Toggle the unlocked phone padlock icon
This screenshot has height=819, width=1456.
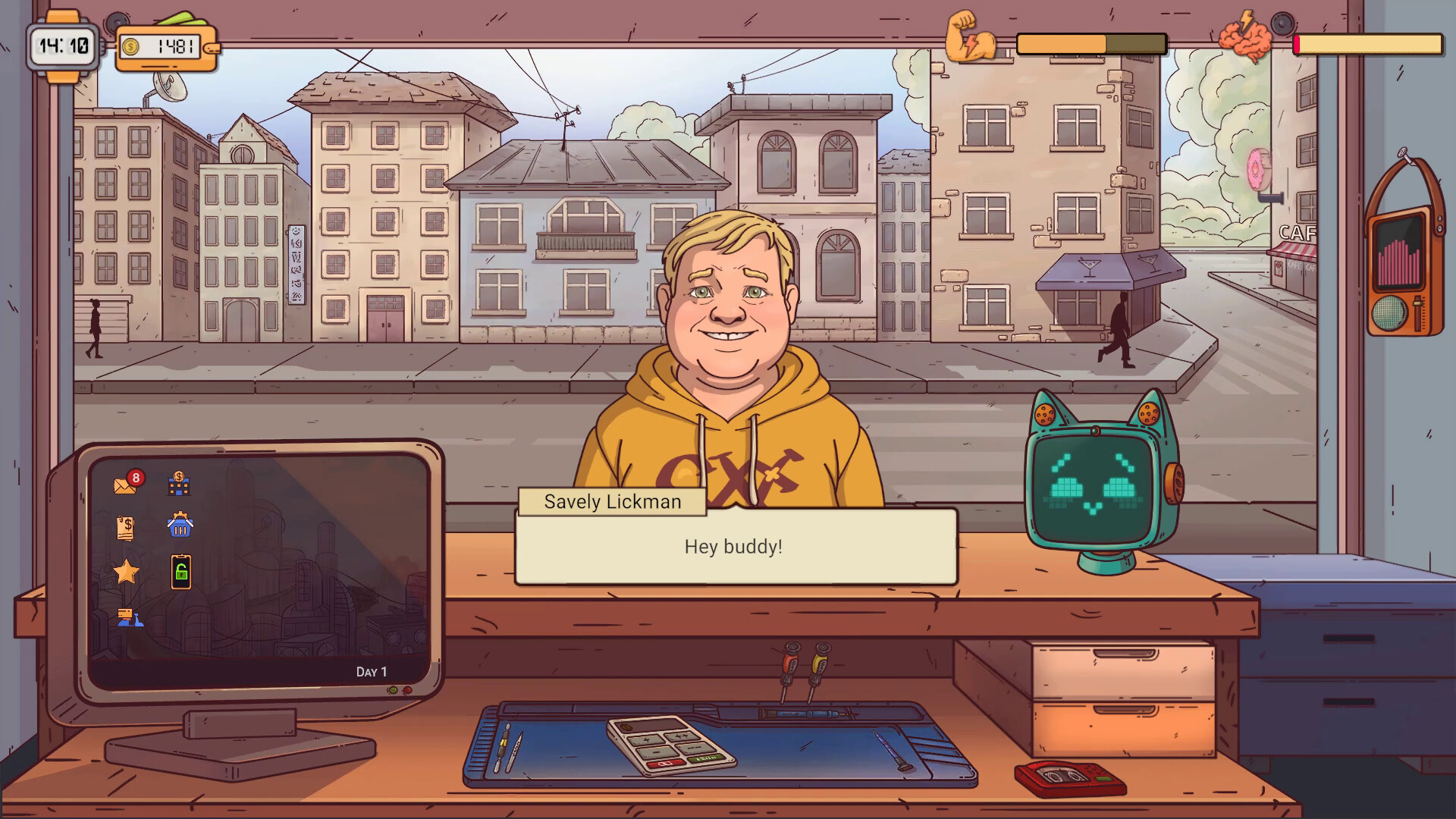coord(180,570)
